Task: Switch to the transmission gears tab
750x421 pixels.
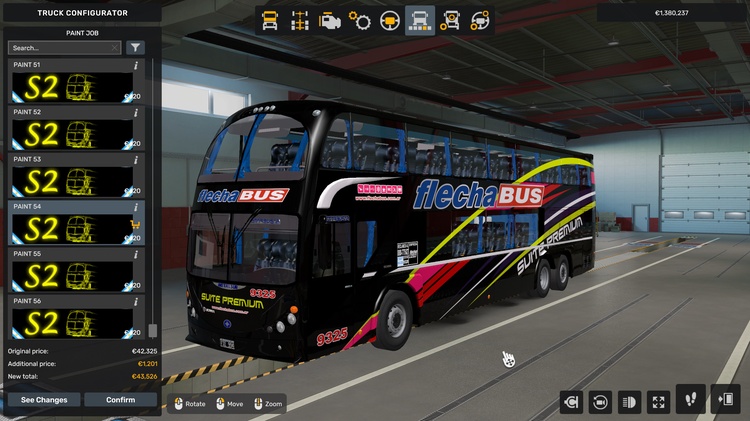Action: point(360,20)
